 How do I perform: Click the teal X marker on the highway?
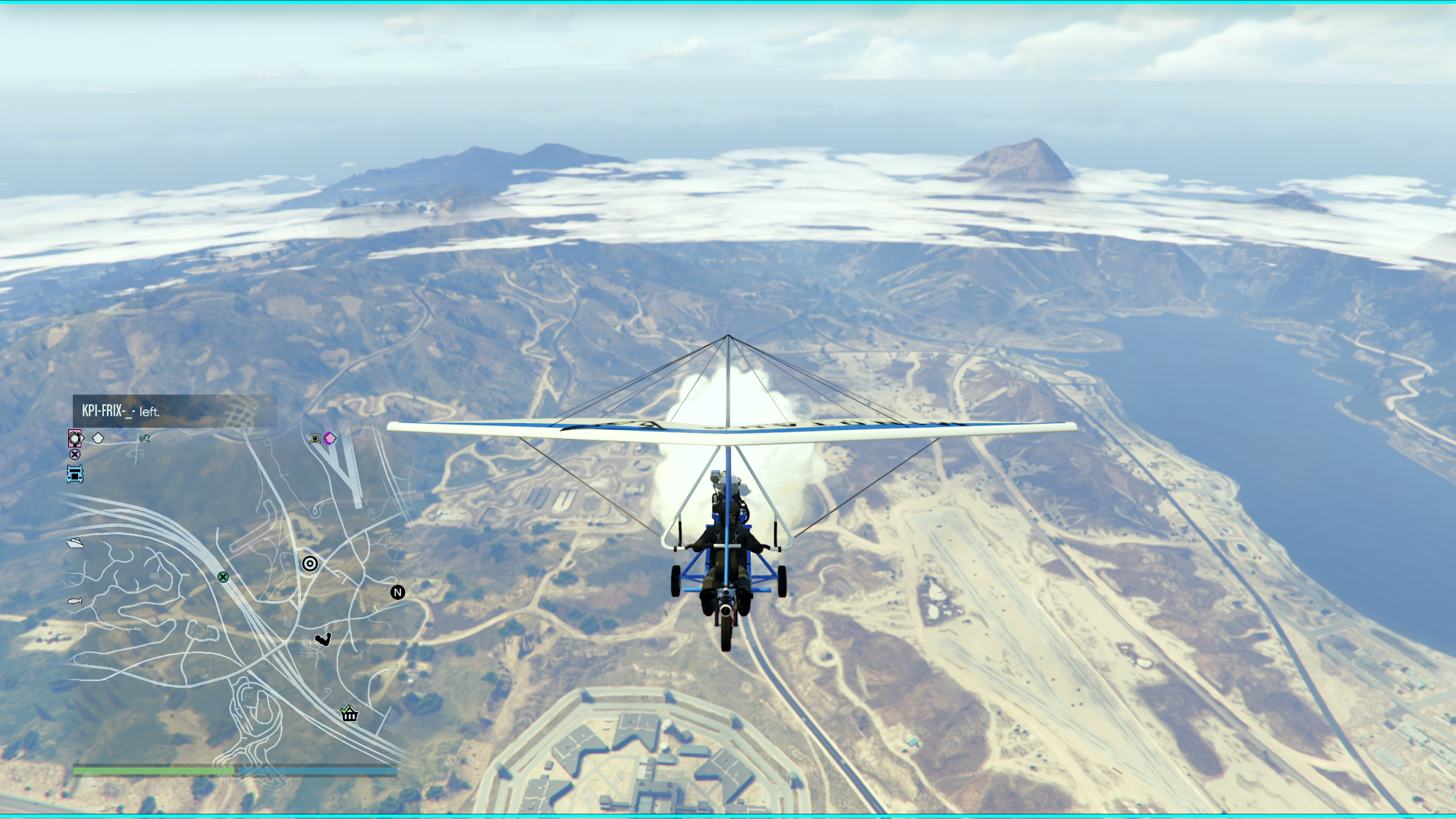pos(223,577)
